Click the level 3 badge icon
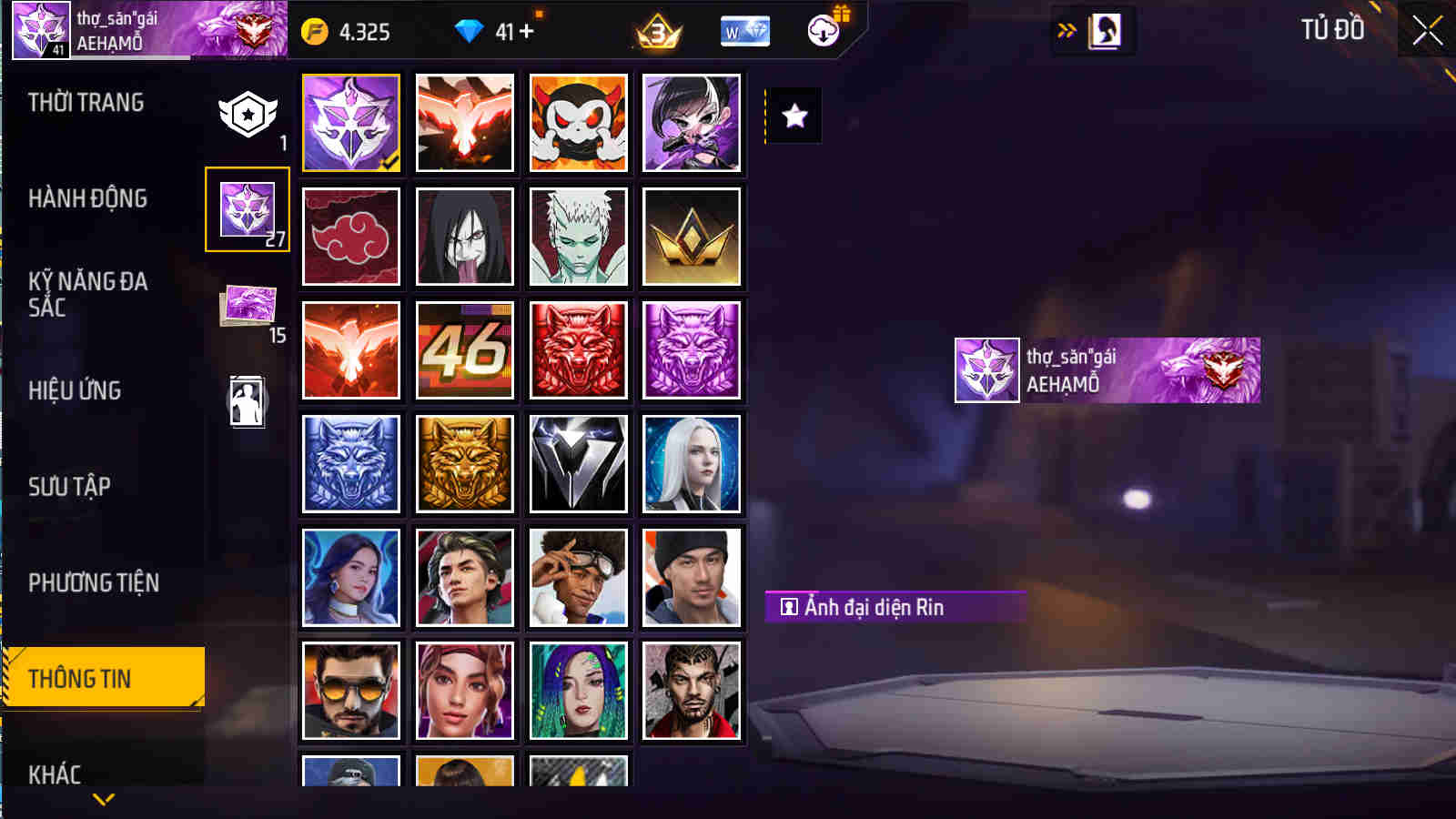The height and width of the screenshot is (819, 1456). click(658, 32)
